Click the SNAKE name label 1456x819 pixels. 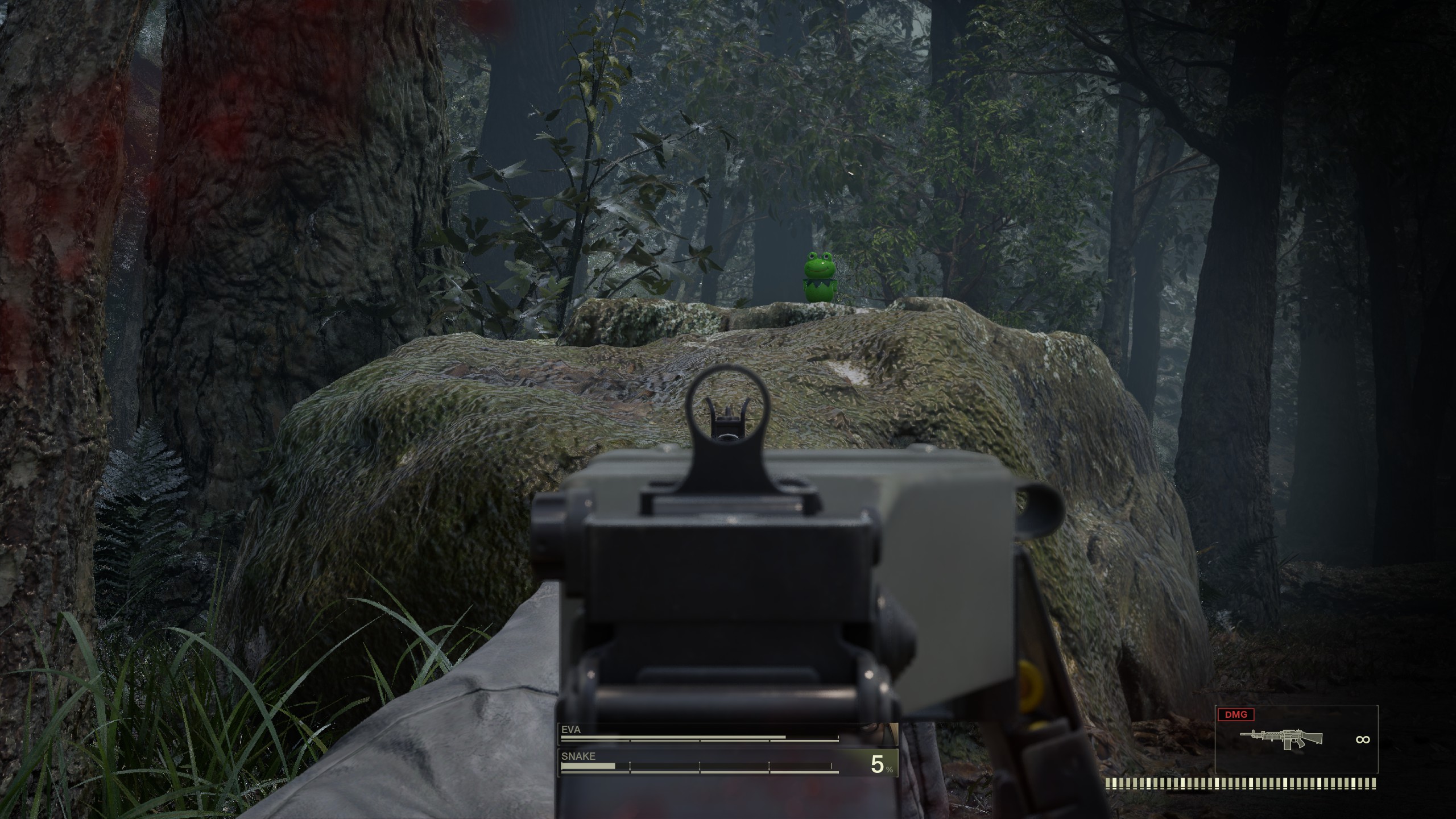(577, 756)
